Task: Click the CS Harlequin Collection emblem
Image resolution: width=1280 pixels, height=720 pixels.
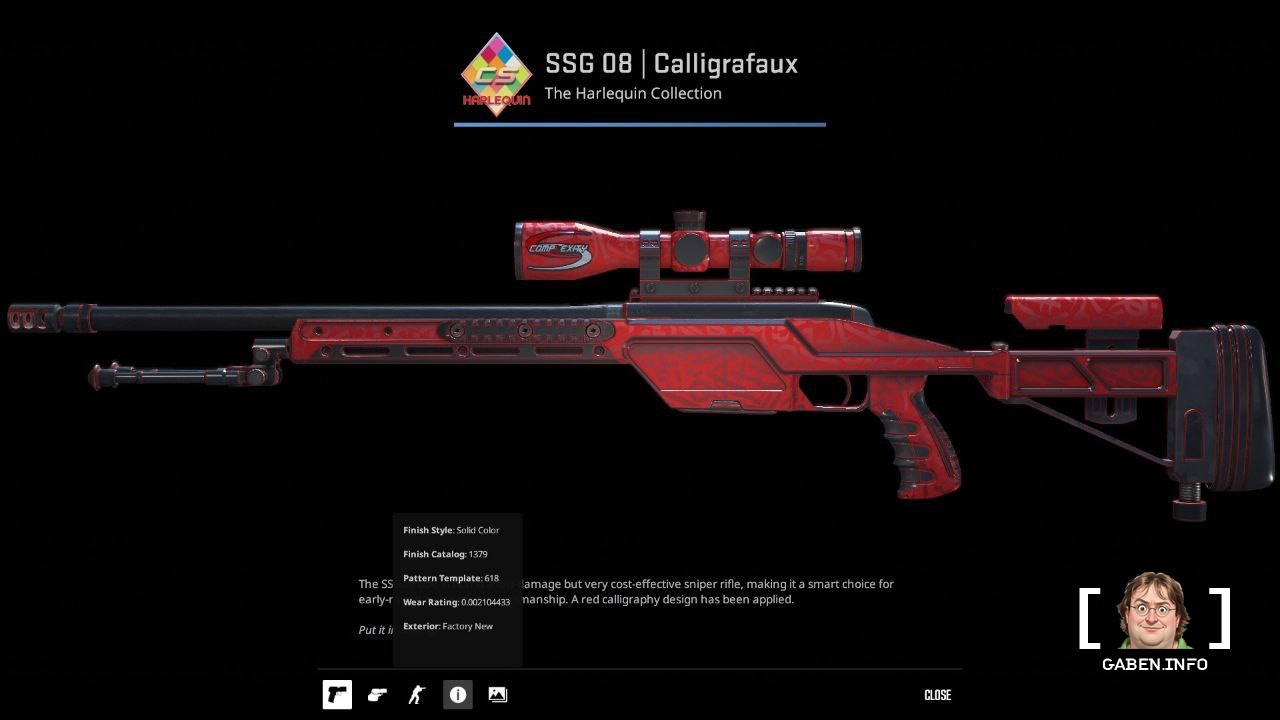Action: [x=497, y=75]
